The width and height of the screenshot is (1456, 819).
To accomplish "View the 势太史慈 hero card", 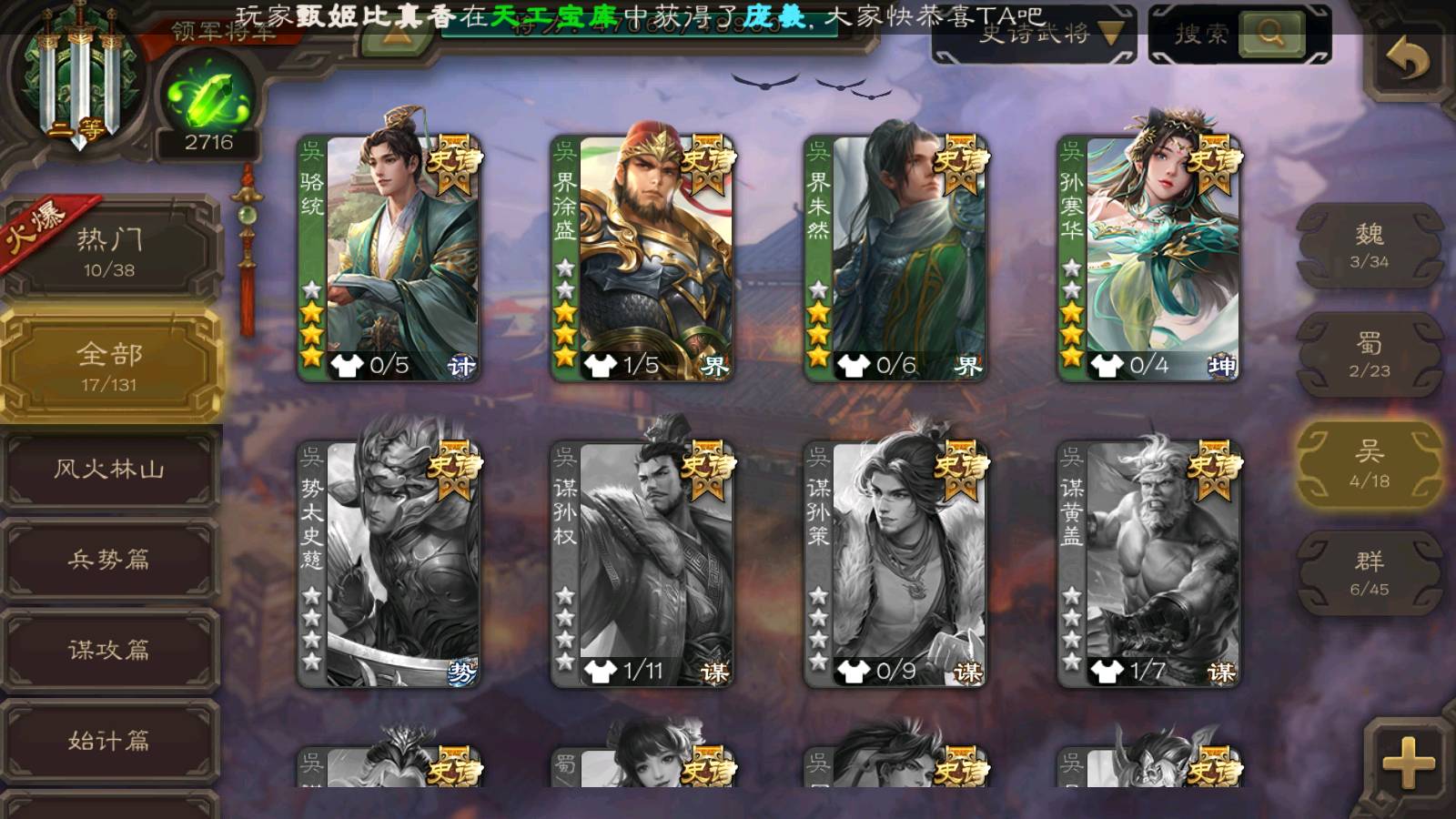I will pos(389,564).
